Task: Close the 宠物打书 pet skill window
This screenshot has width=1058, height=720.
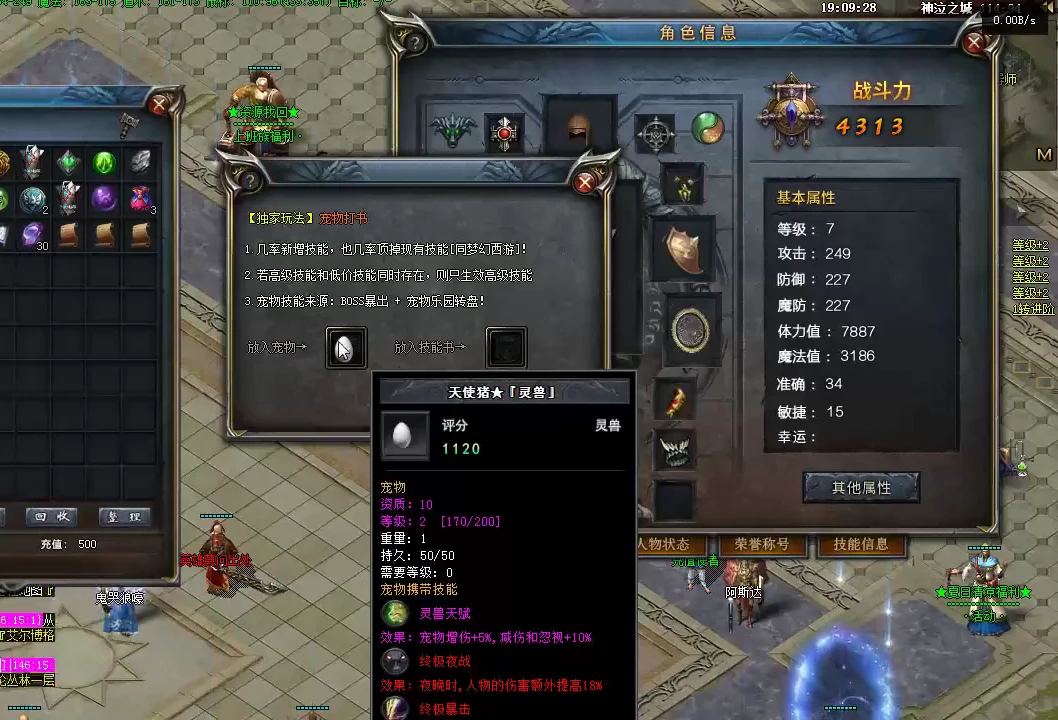Action: (x=585, y=181)
